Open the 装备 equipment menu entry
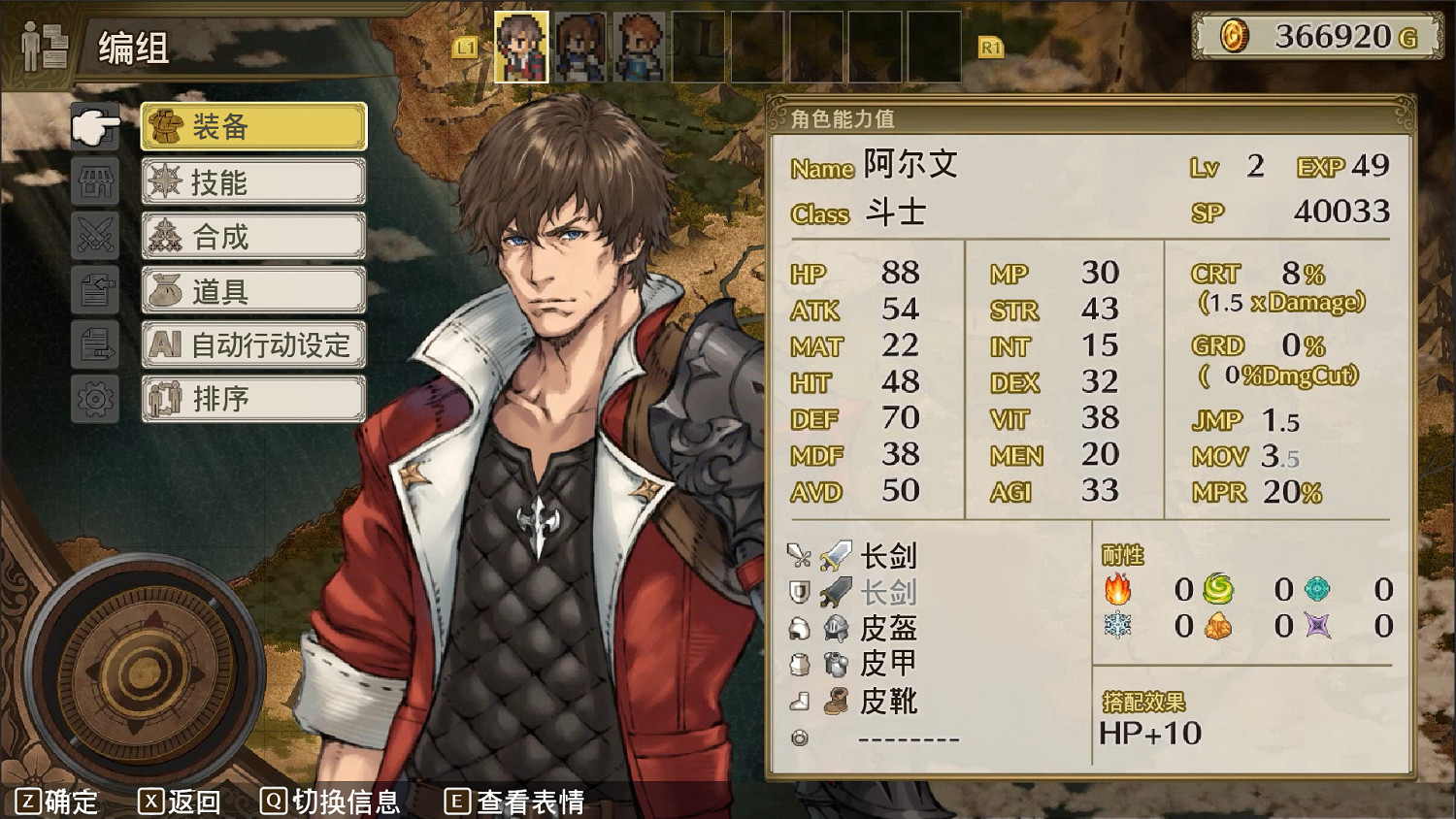The image size is (1456, 819). pyautogui.click(x=252, y=126)
